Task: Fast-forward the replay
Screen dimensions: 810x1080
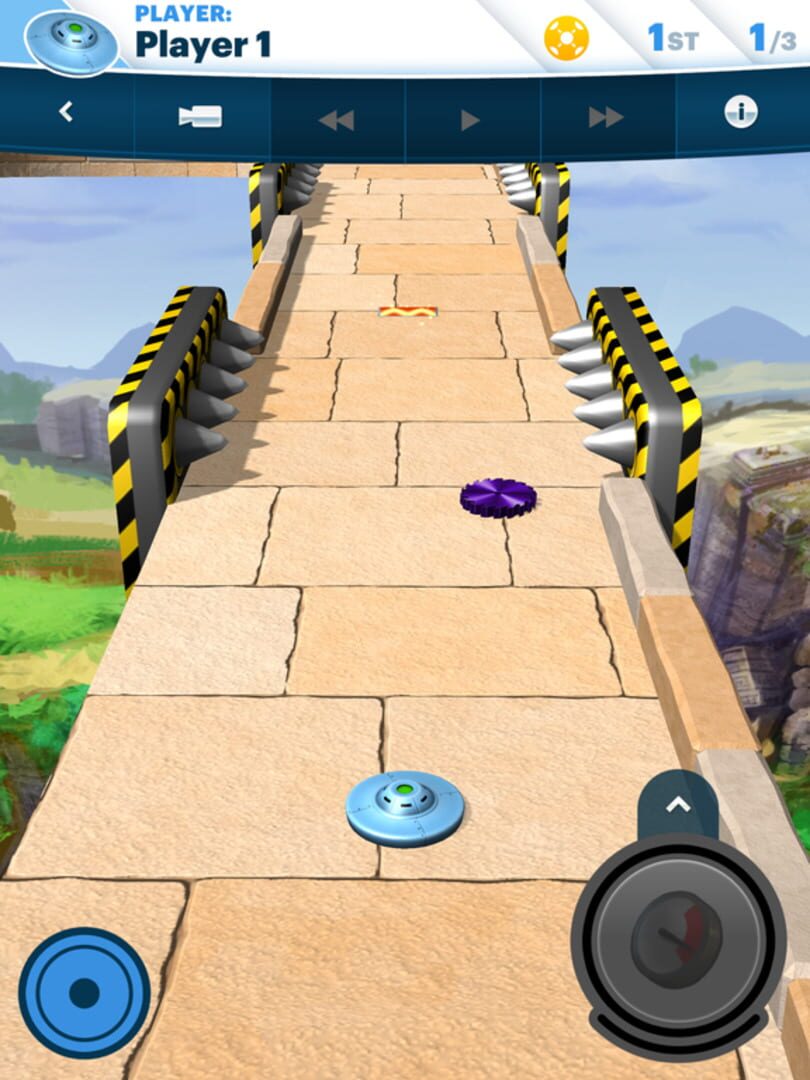Action: [x=606, y=118]
